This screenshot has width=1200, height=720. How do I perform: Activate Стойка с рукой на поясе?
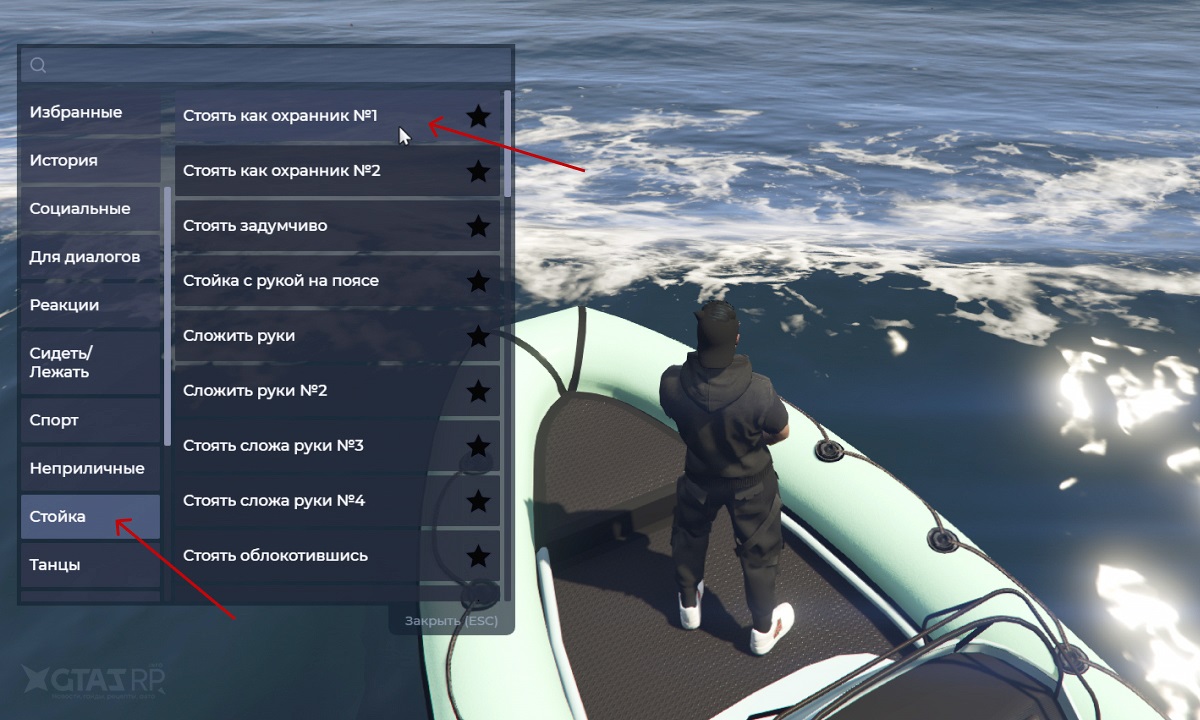click(x=300, y=281)
